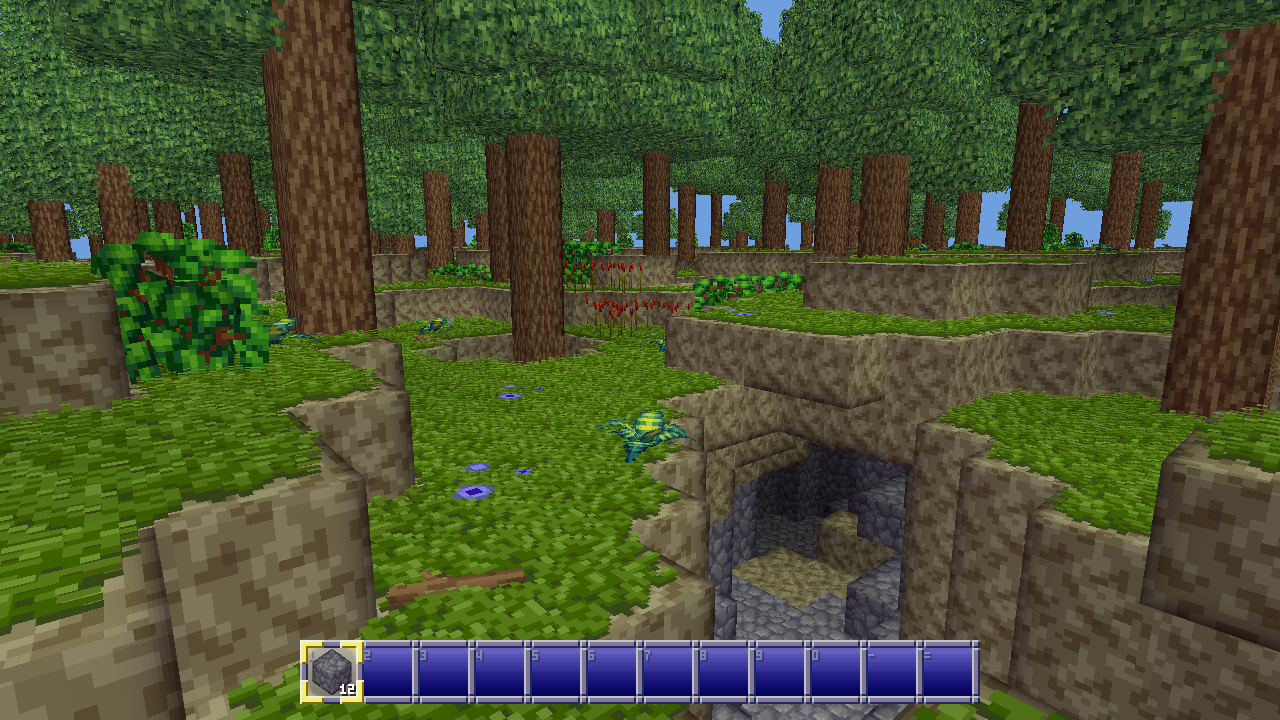Select empty hotbar slot numbered 2
This screenshot has height=720, width=1280.
tap(387, 671)
